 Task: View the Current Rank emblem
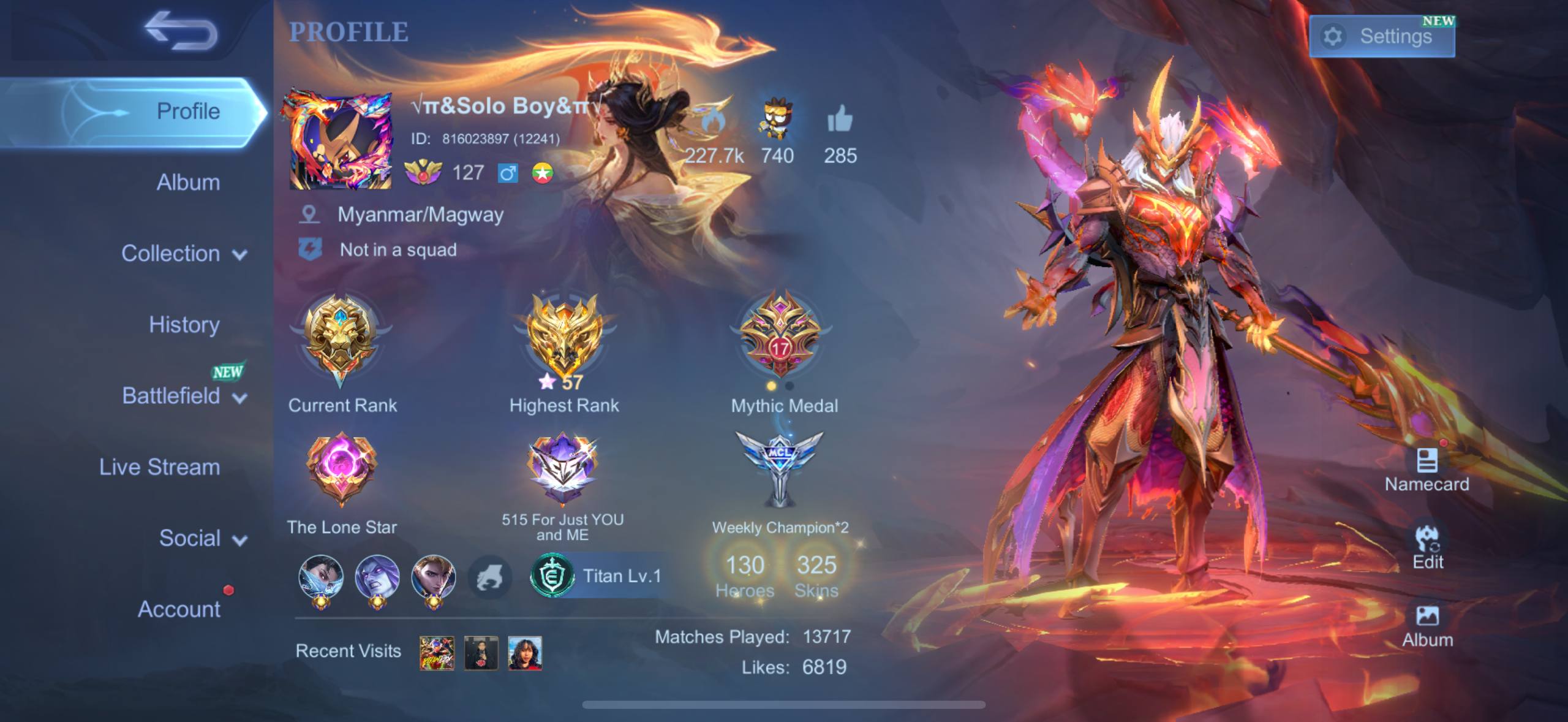click(x=341, y=340)
